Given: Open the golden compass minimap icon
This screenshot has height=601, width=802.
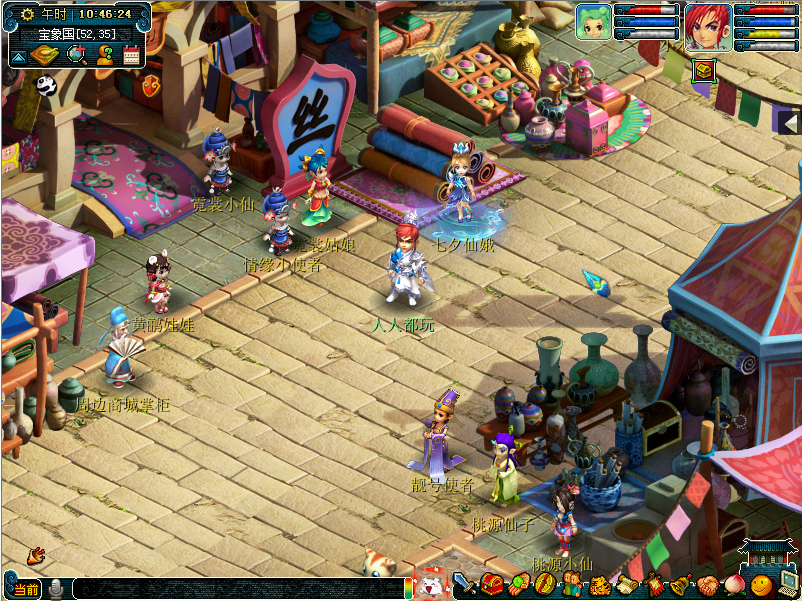Looking at the screenshot, I should tap(46, 56).
